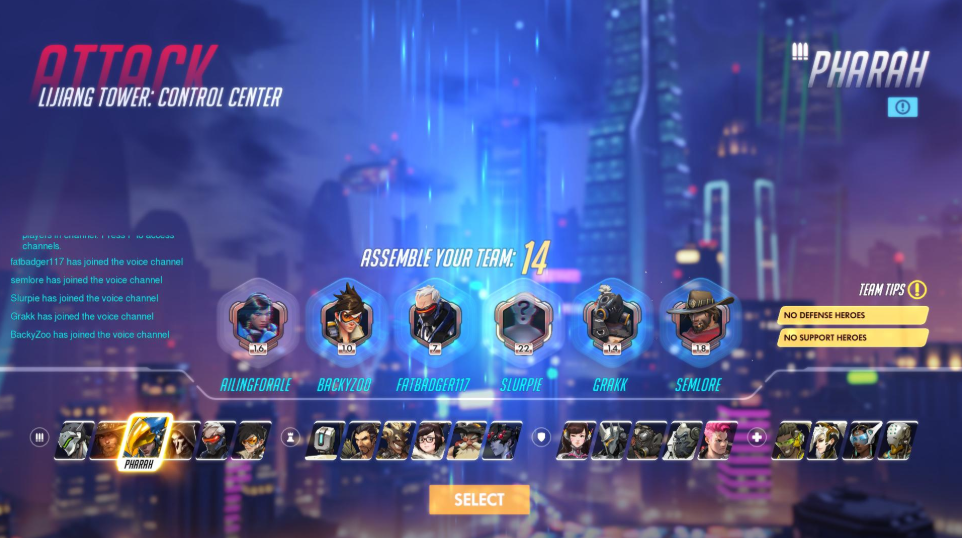The width and height of the screenshot is (962, 538).
Task: Choose Genji from the hero roster
Action: click(x=74, y=440)
